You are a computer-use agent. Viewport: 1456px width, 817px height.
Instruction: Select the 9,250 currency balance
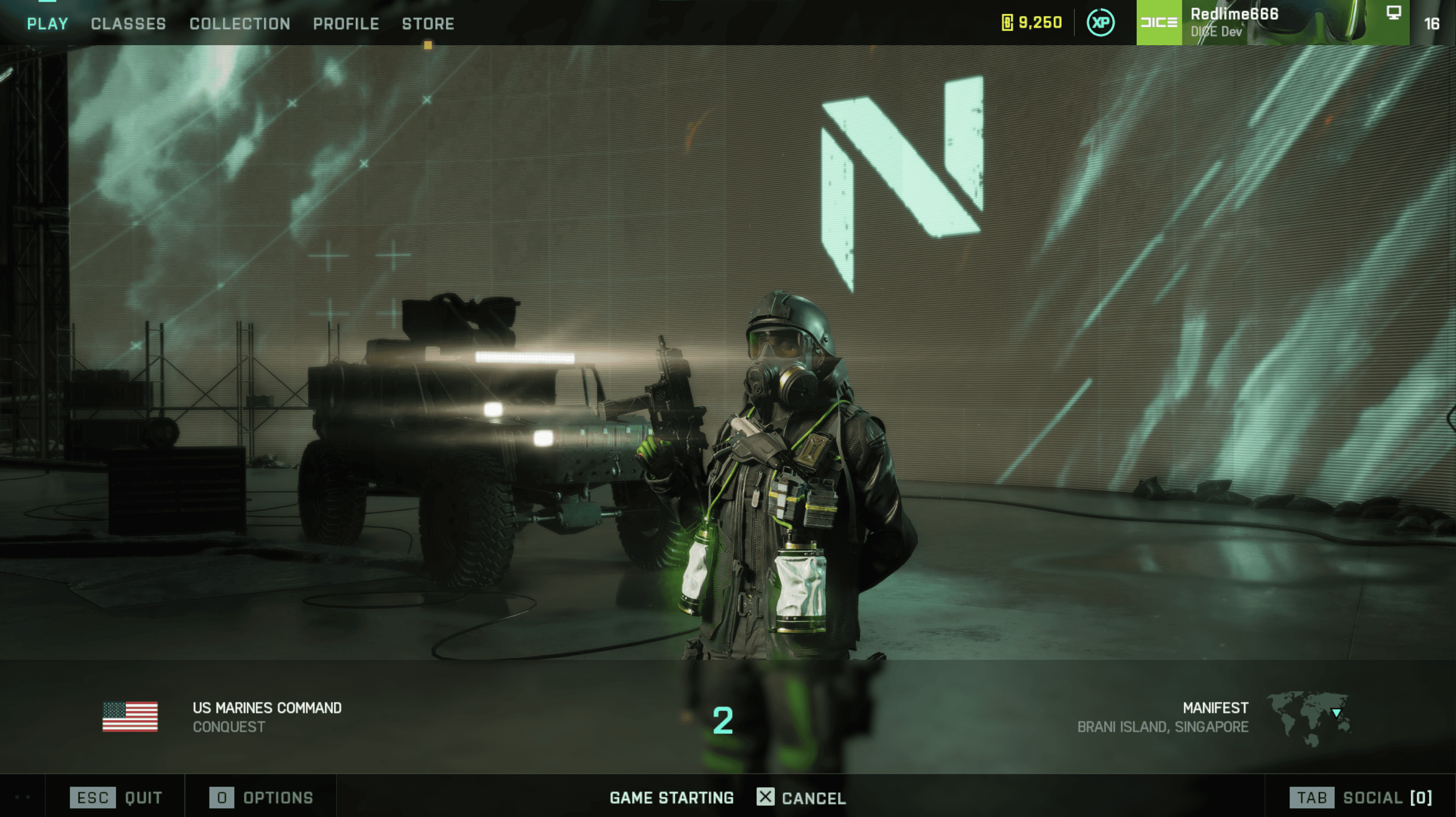(1032, 23)
